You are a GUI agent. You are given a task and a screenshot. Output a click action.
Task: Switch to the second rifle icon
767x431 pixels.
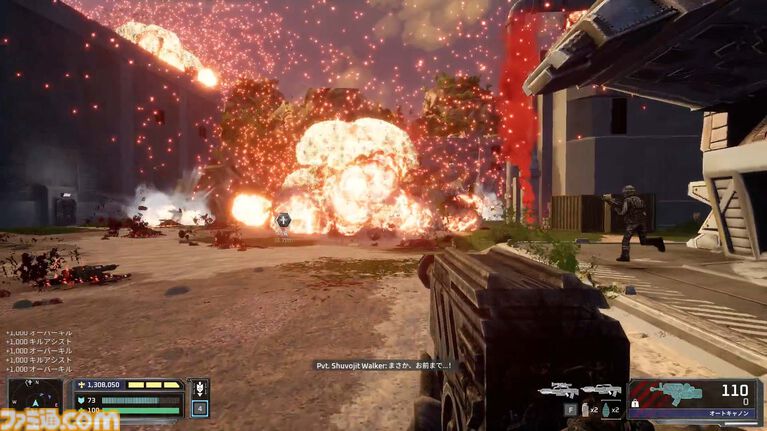click(x=601, y=389)
